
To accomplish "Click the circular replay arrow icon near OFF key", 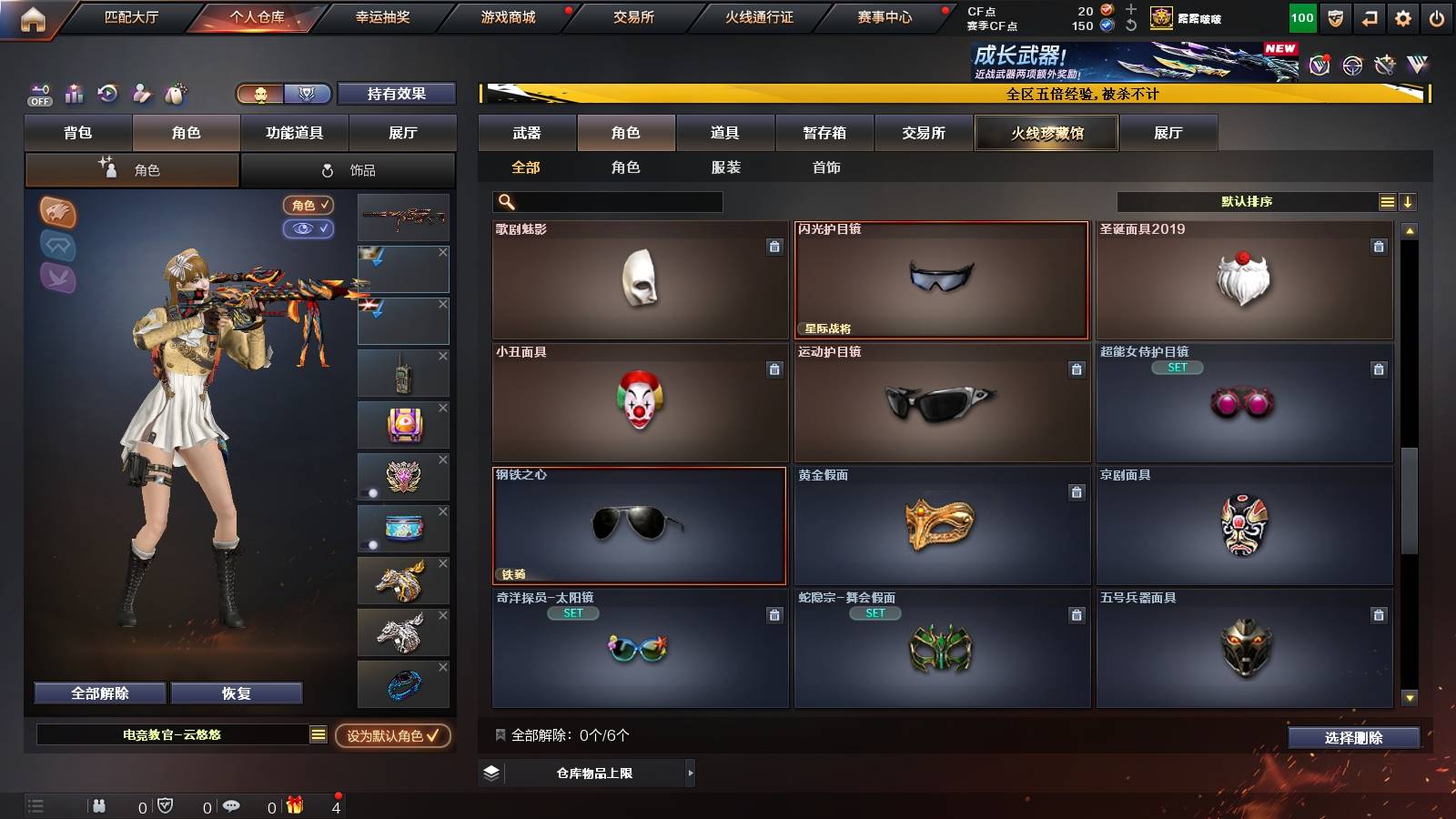I will (107, 93).
